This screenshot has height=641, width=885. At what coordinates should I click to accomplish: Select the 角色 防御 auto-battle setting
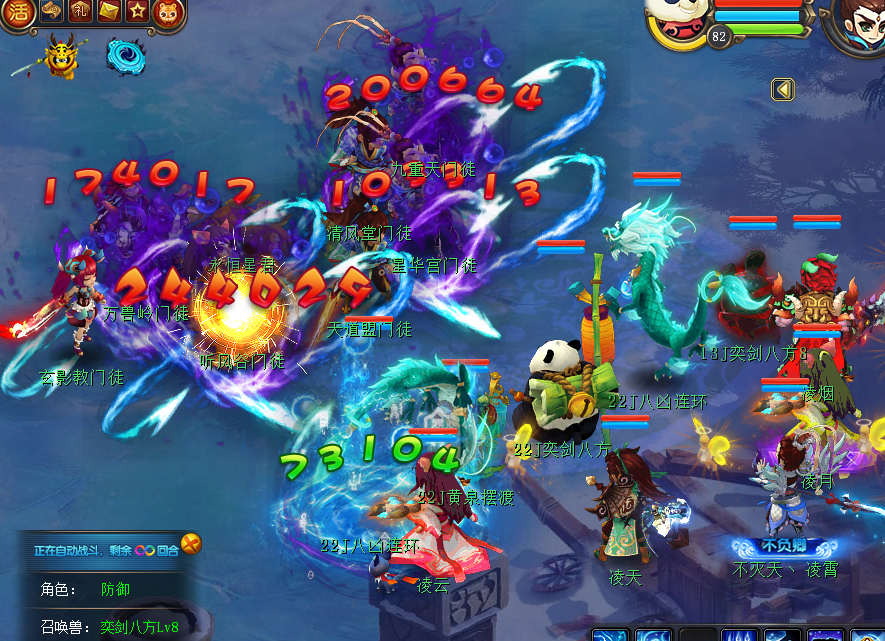(115, 589)
